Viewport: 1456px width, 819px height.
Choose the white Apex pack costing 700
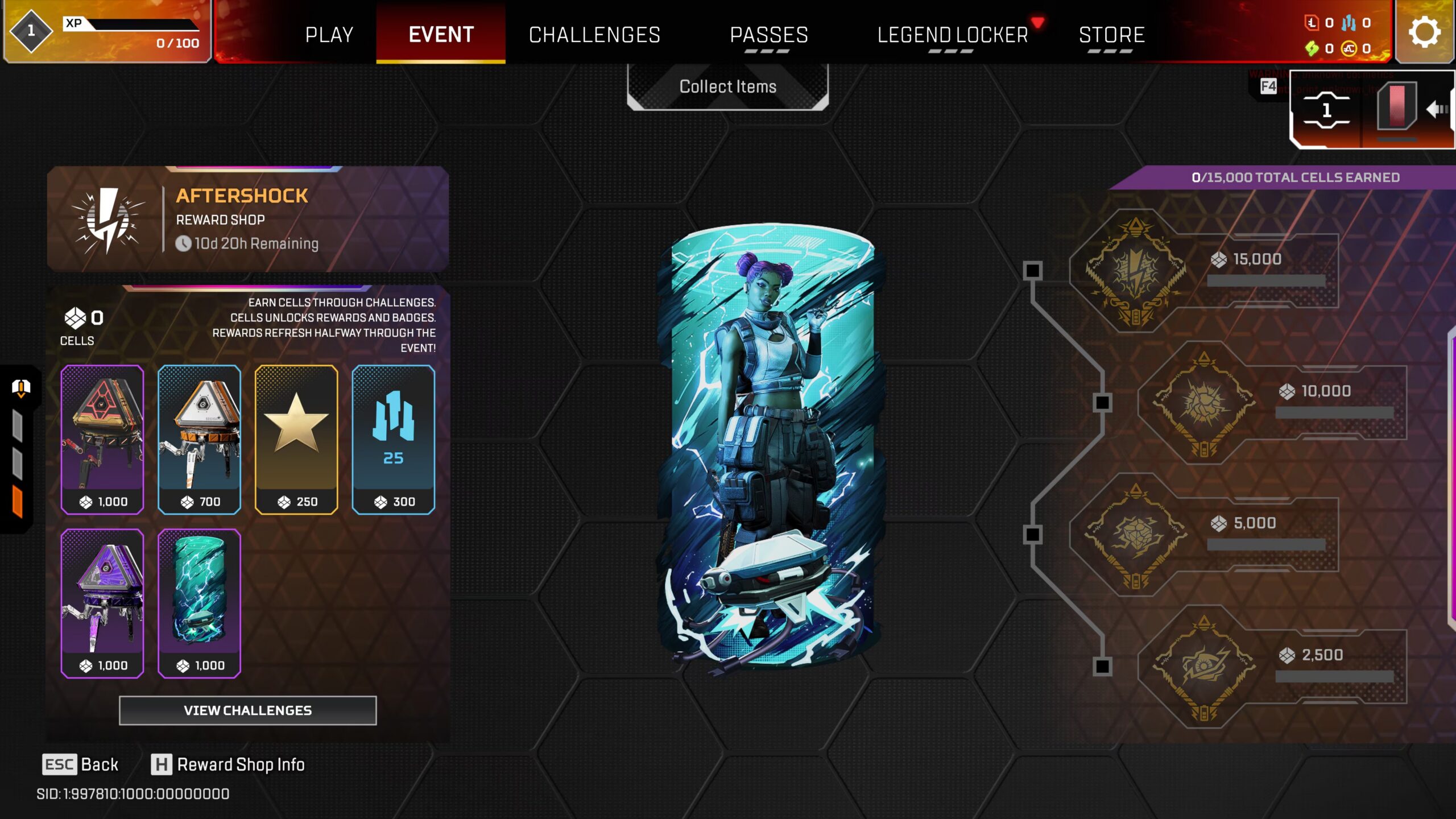[x=199, y=439]
